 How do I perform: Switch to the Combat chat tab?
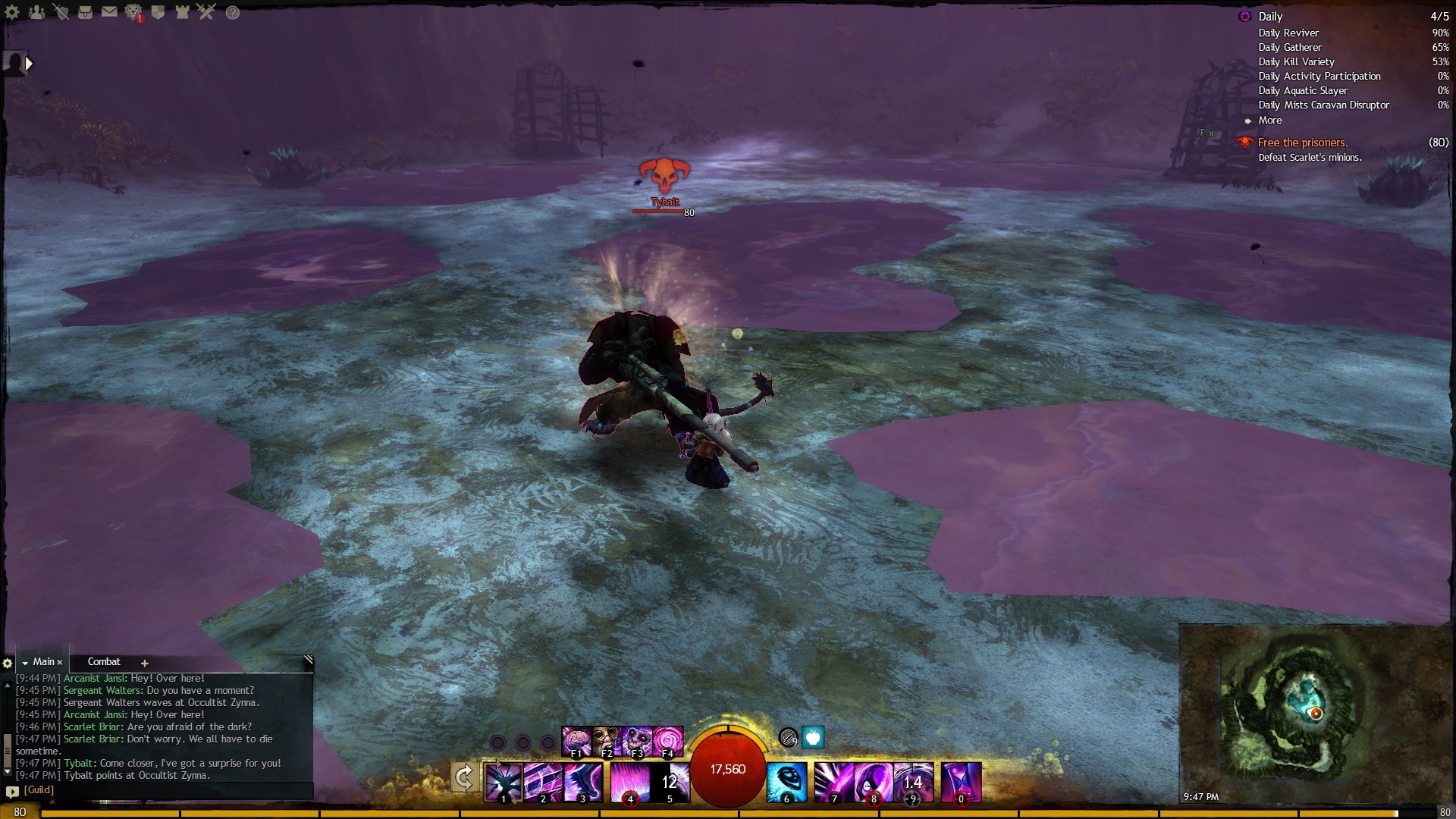pos(104,662)
